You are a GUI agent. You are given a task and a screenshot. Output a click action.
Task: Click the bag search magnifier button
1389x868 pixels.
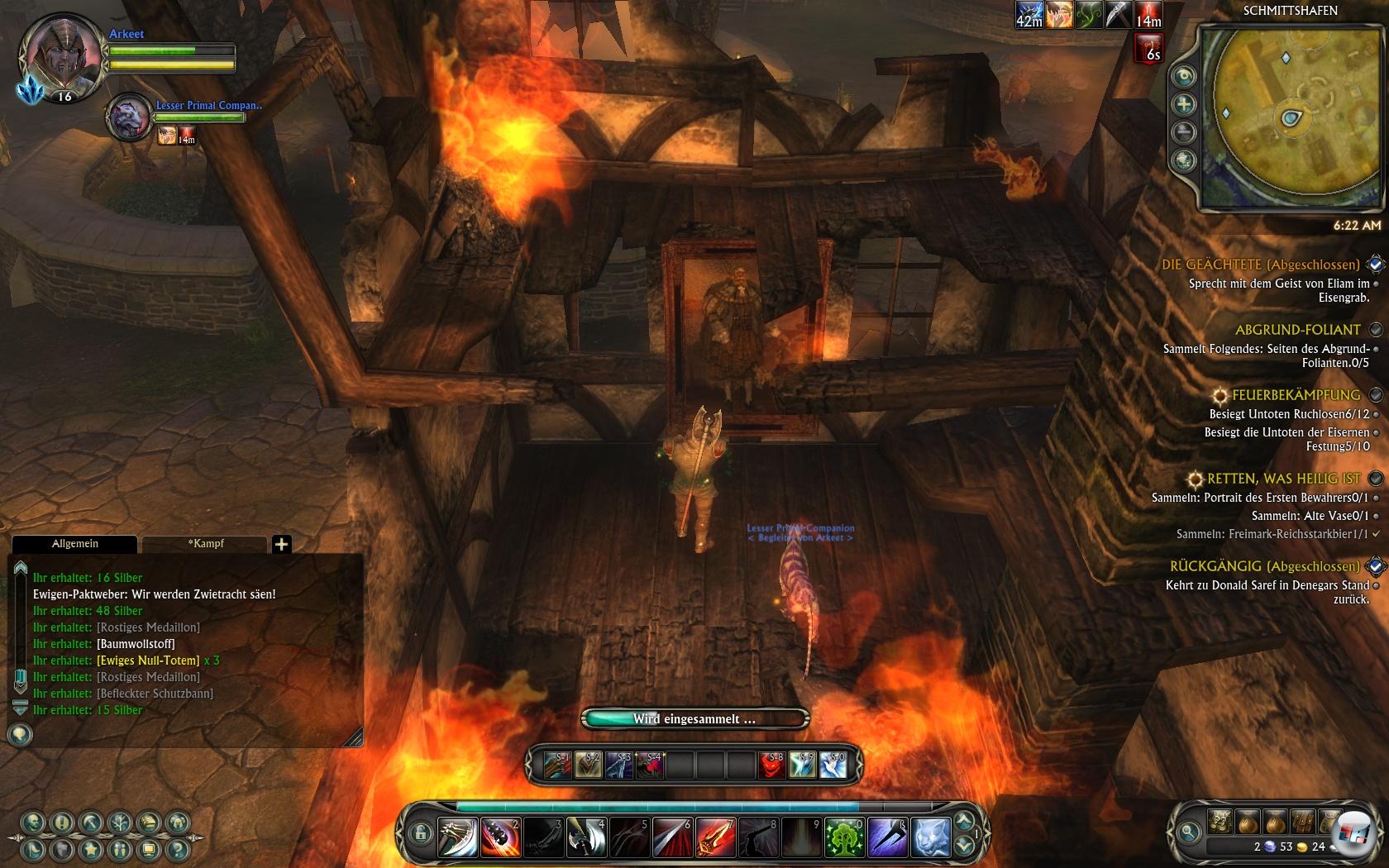[x=1189, y=832]
